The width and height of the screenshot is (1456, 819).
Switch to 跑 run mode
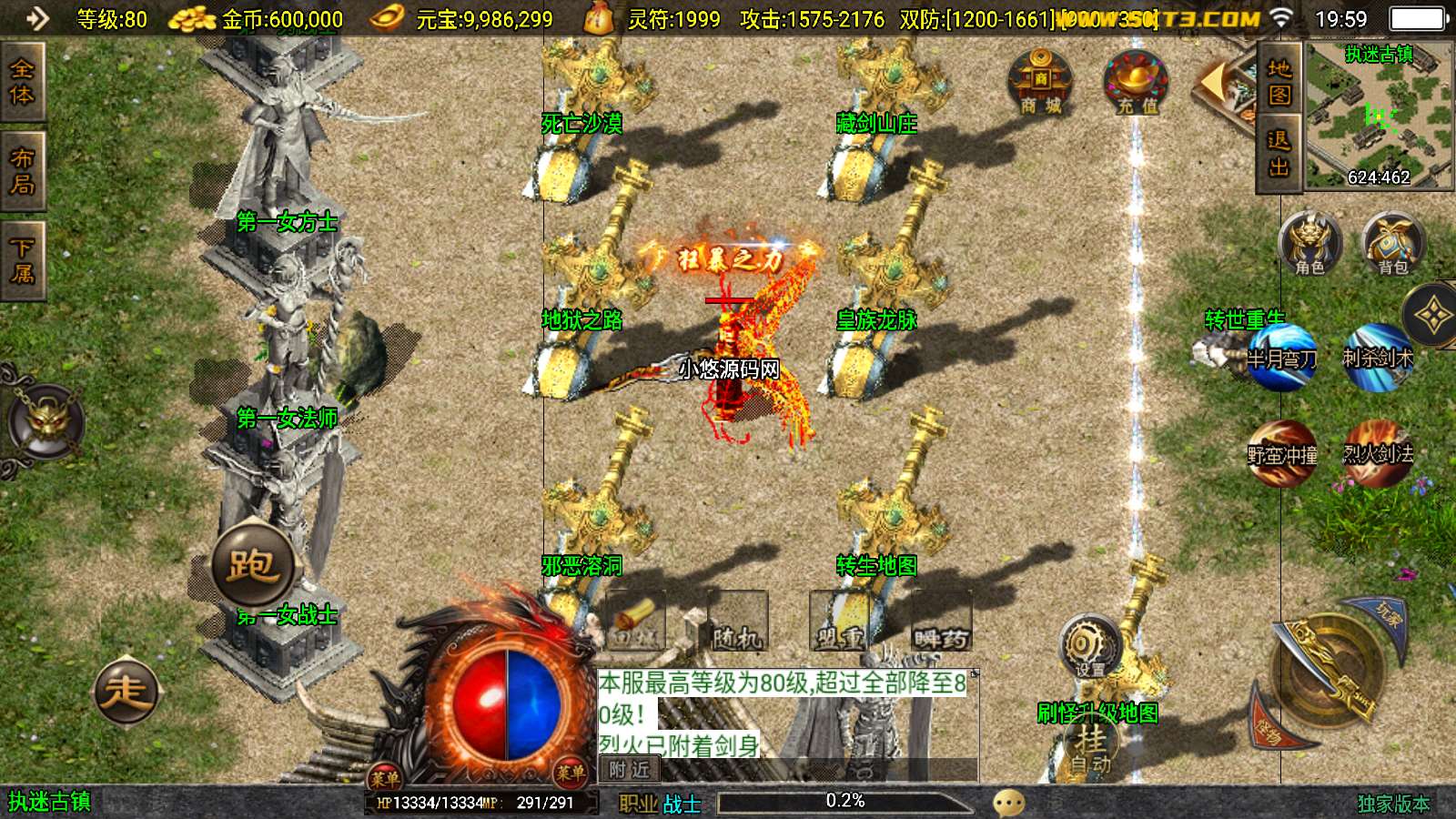coord(253,566)
